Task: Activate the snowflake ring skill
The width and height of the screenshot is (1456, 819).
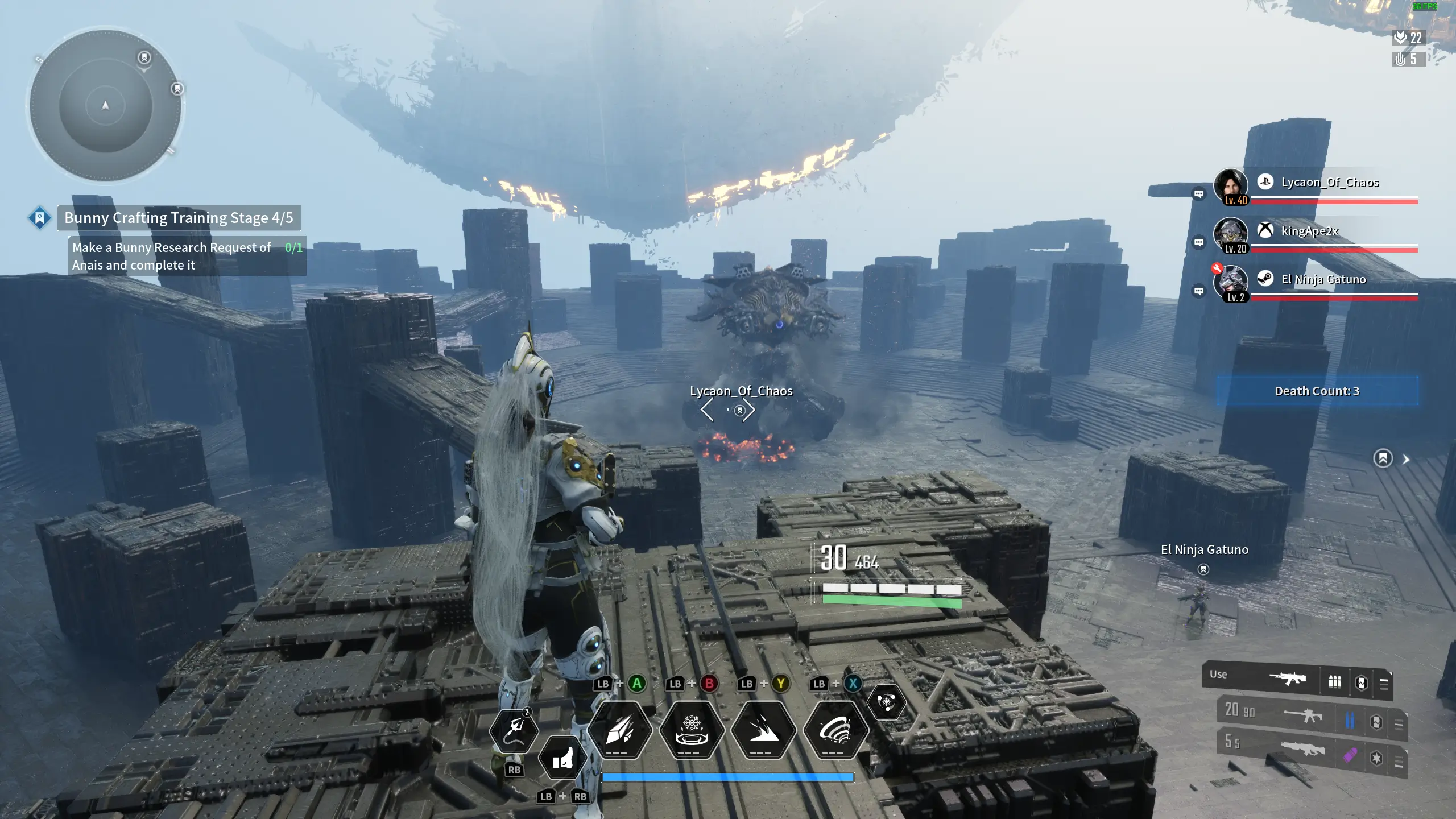Action: (x=692, y=730)
